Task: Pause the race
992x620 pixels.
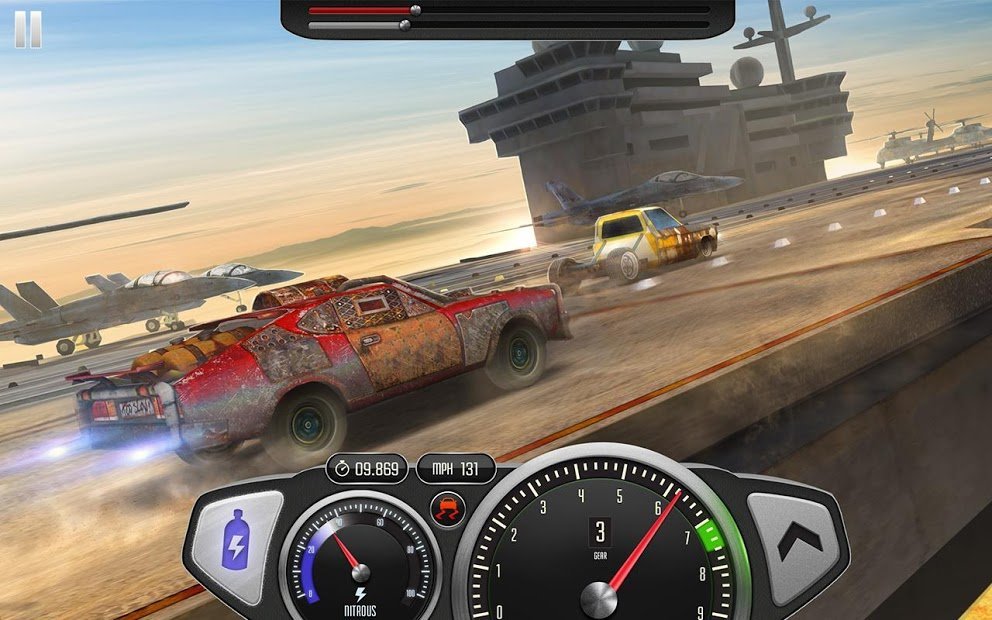Action: [28, 30]
